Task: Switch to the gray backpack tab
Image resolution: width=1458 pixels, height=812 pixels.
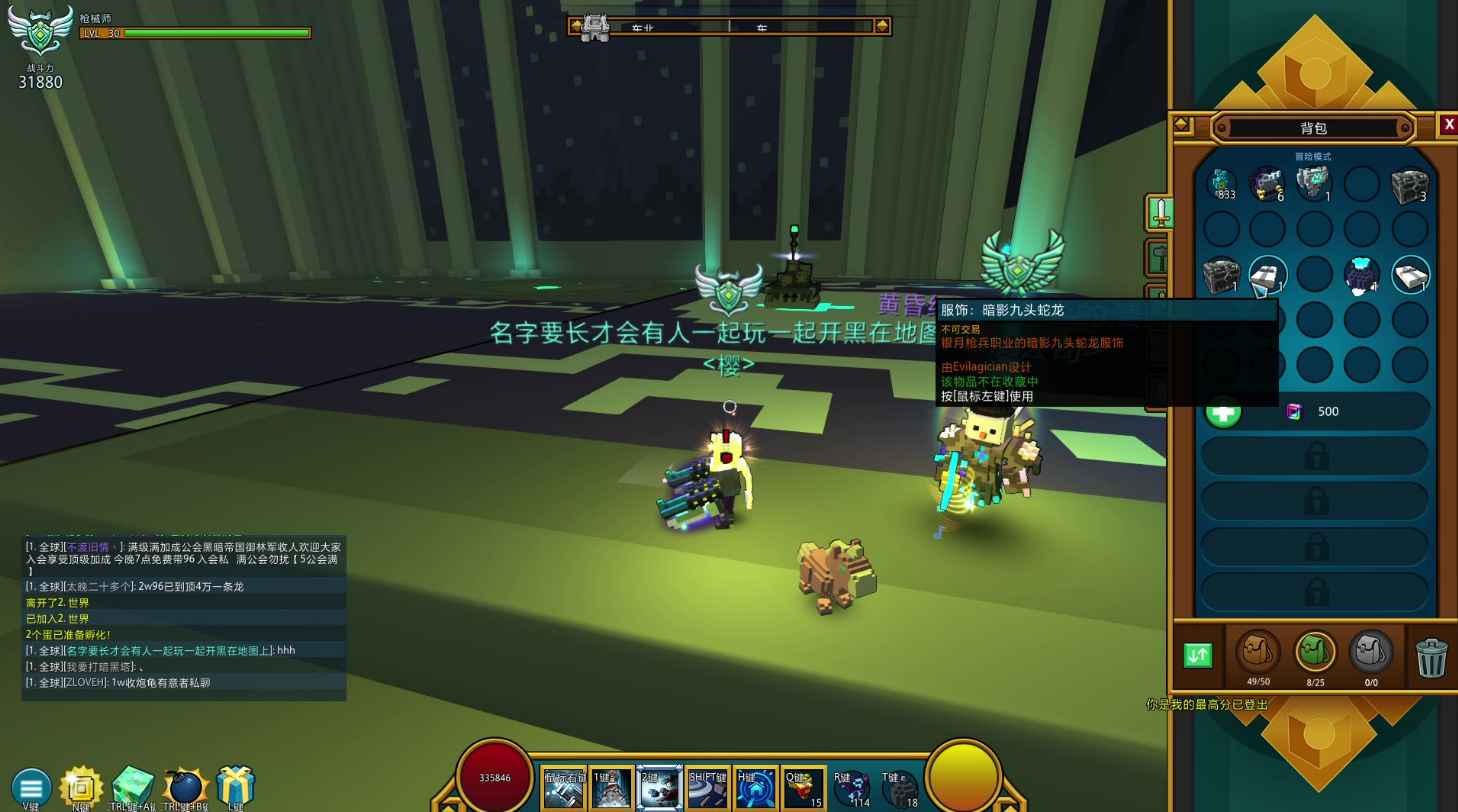Action: 1371,654
